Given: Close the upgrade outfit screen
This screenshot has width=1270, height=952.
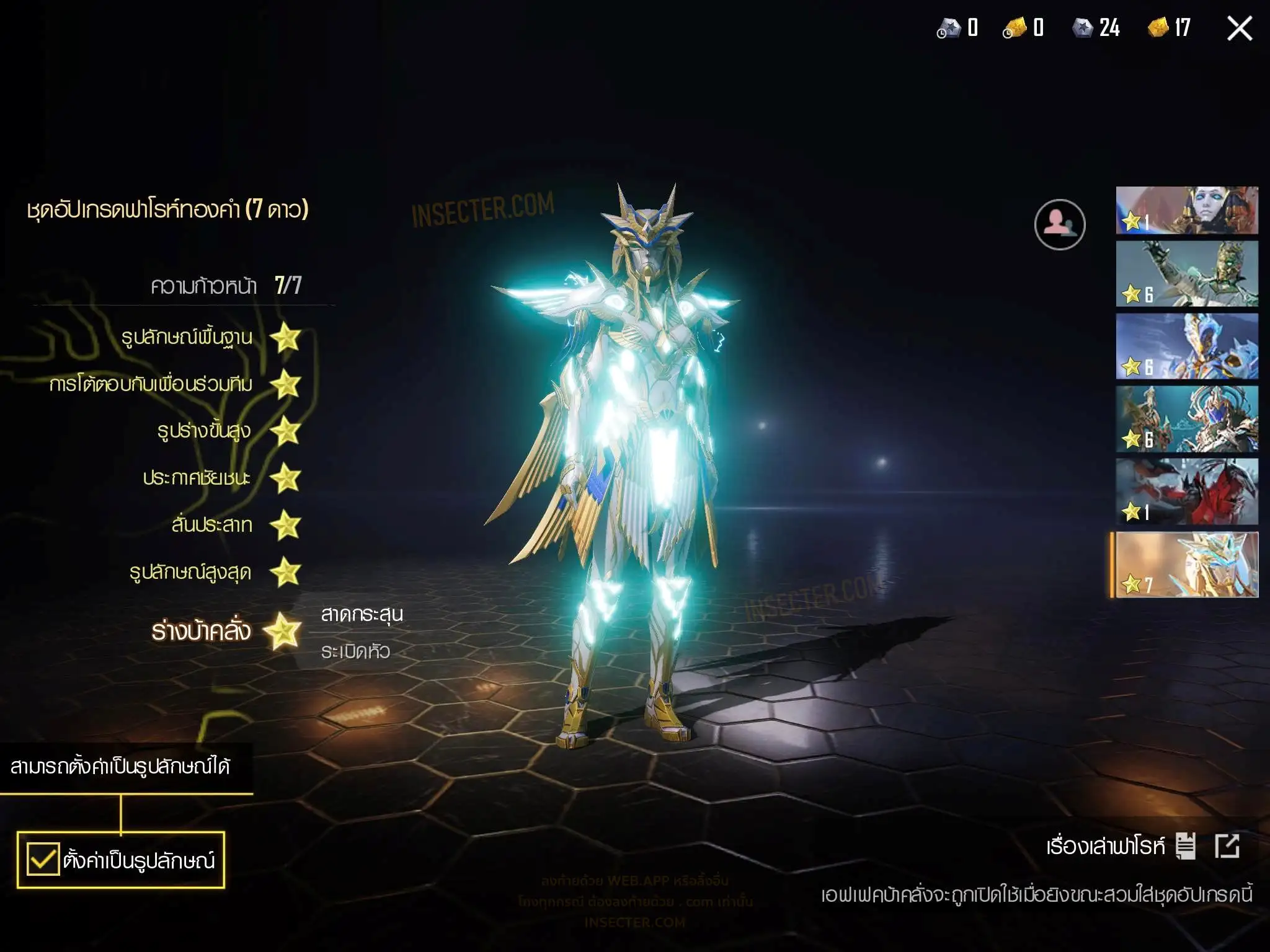Looking at the screenshot, I should (x=1239, y=29).
